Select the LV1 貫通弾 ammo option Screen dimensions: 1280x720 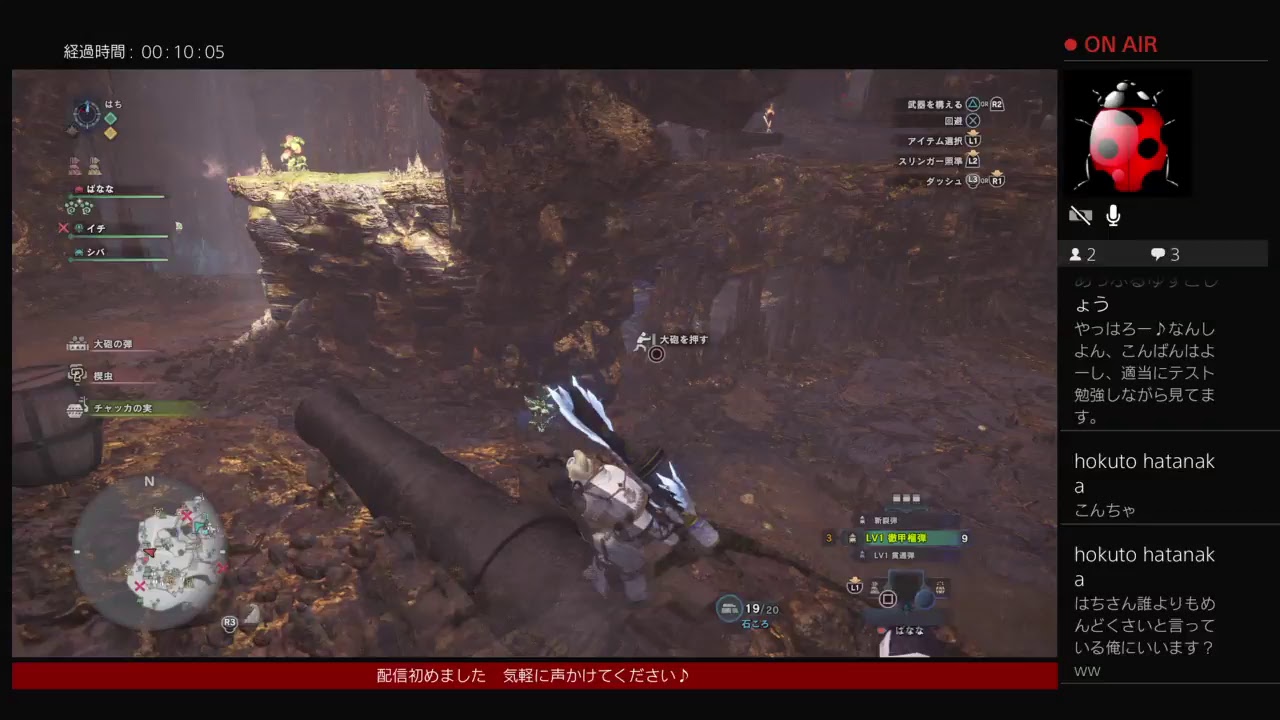click(x=895, y=556)
